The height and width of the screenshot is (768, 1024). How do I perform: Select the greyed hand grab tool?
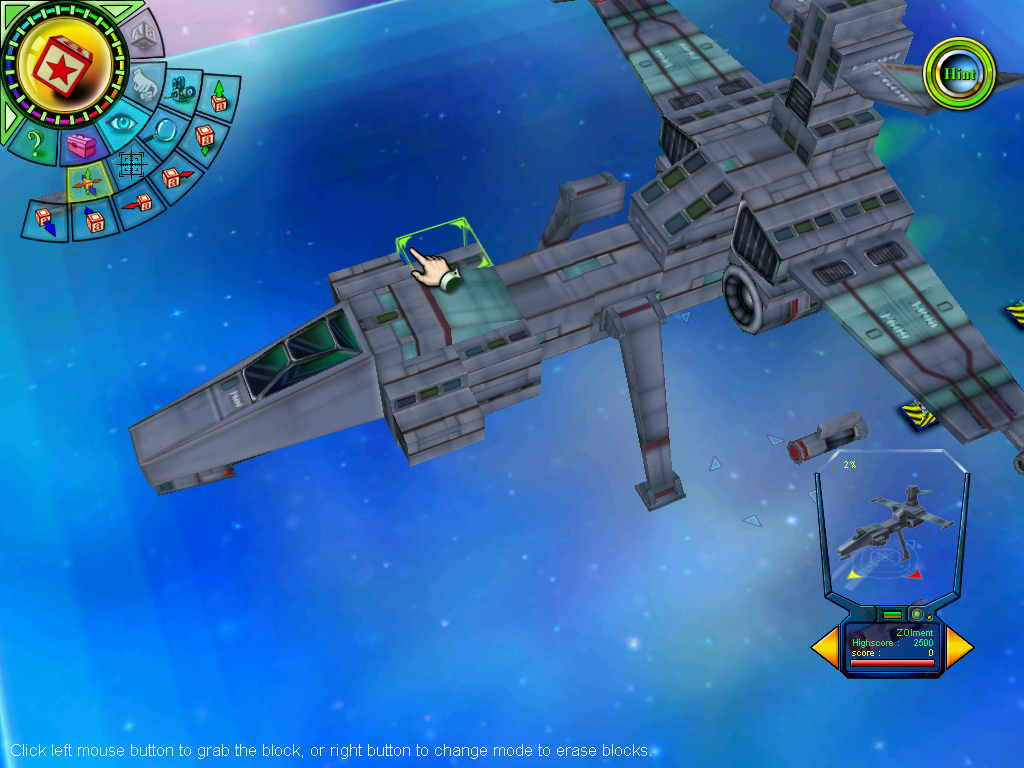[x=144, y=84]
